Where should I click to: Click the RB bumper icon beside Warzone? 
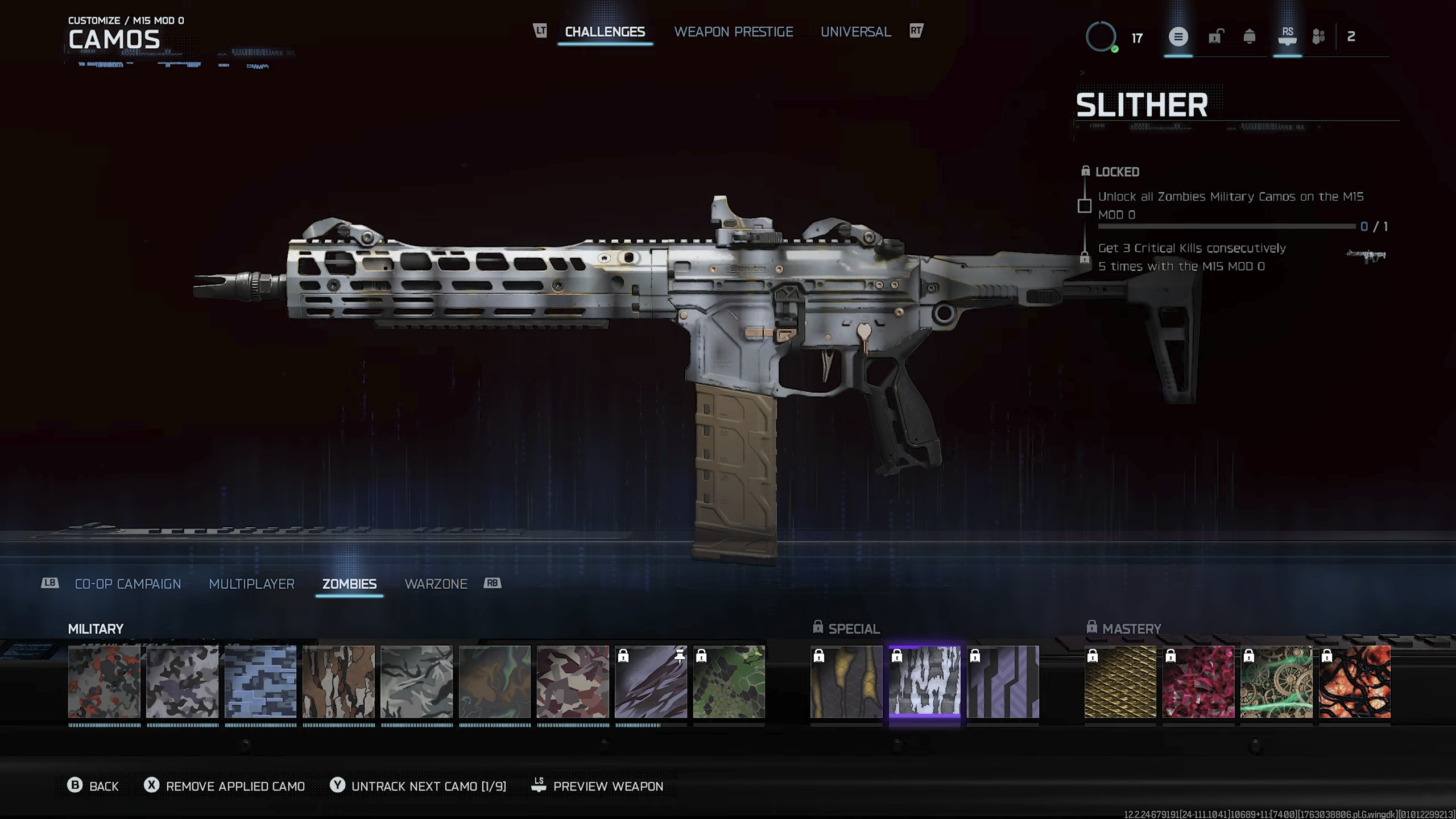493,584
